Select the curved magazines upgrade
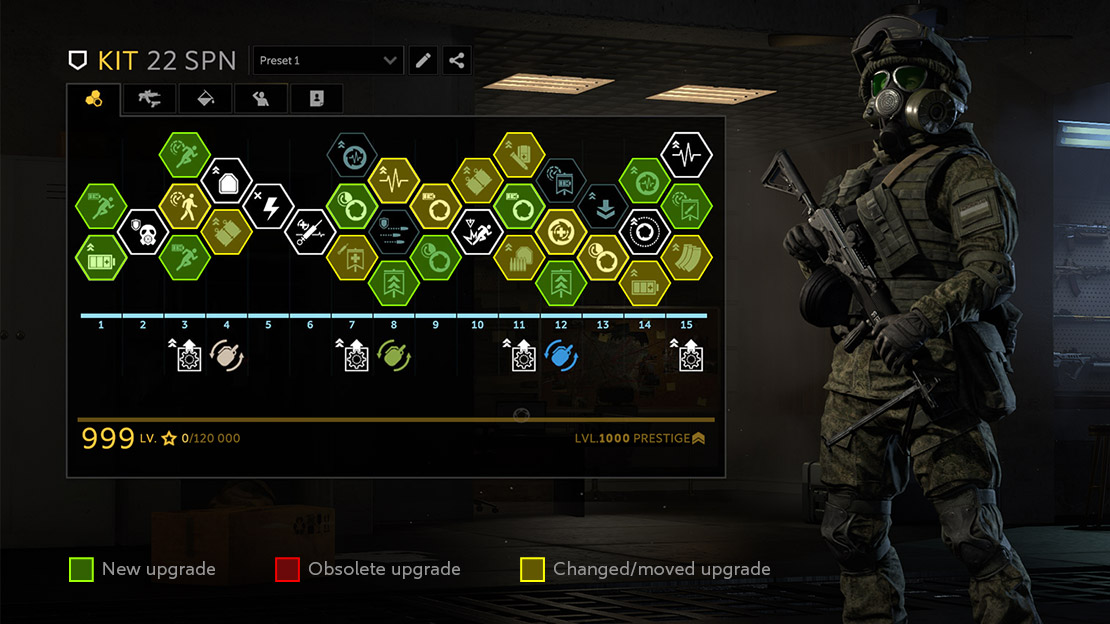Image resolution: width=1110 pixels, height=624 pixels. (x=687, y=258)
